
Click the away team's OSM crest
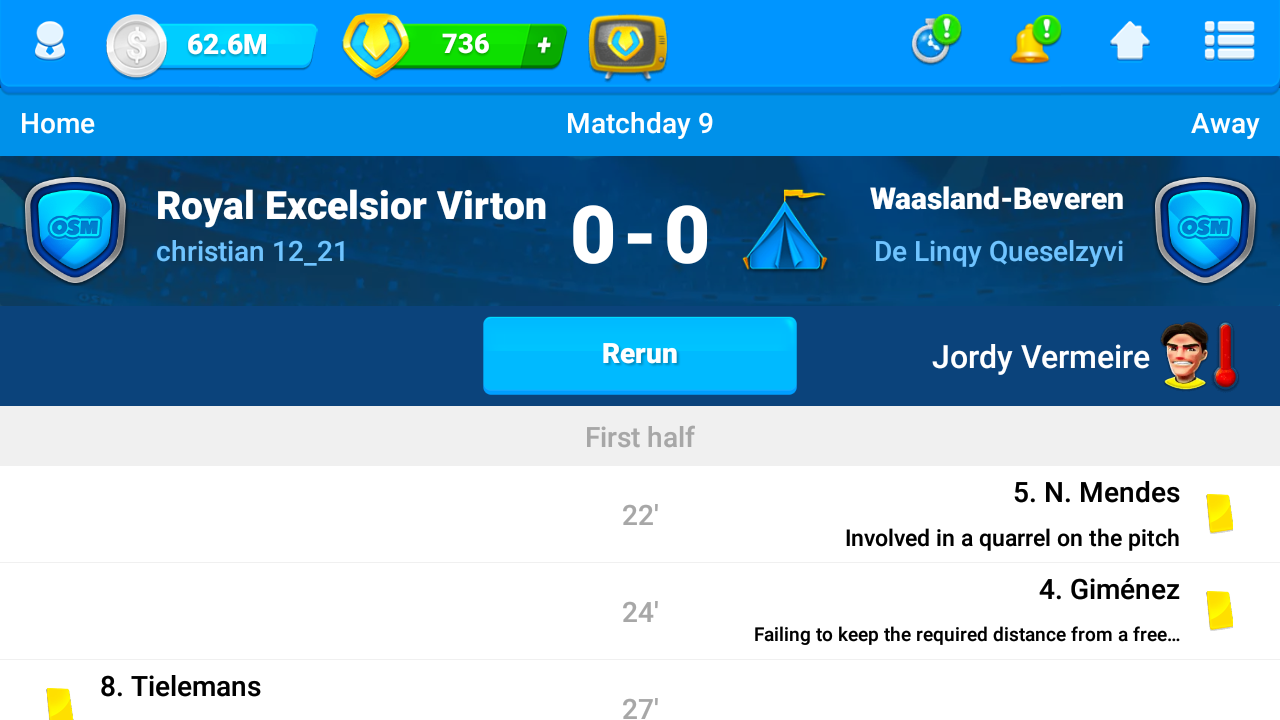1205,230
